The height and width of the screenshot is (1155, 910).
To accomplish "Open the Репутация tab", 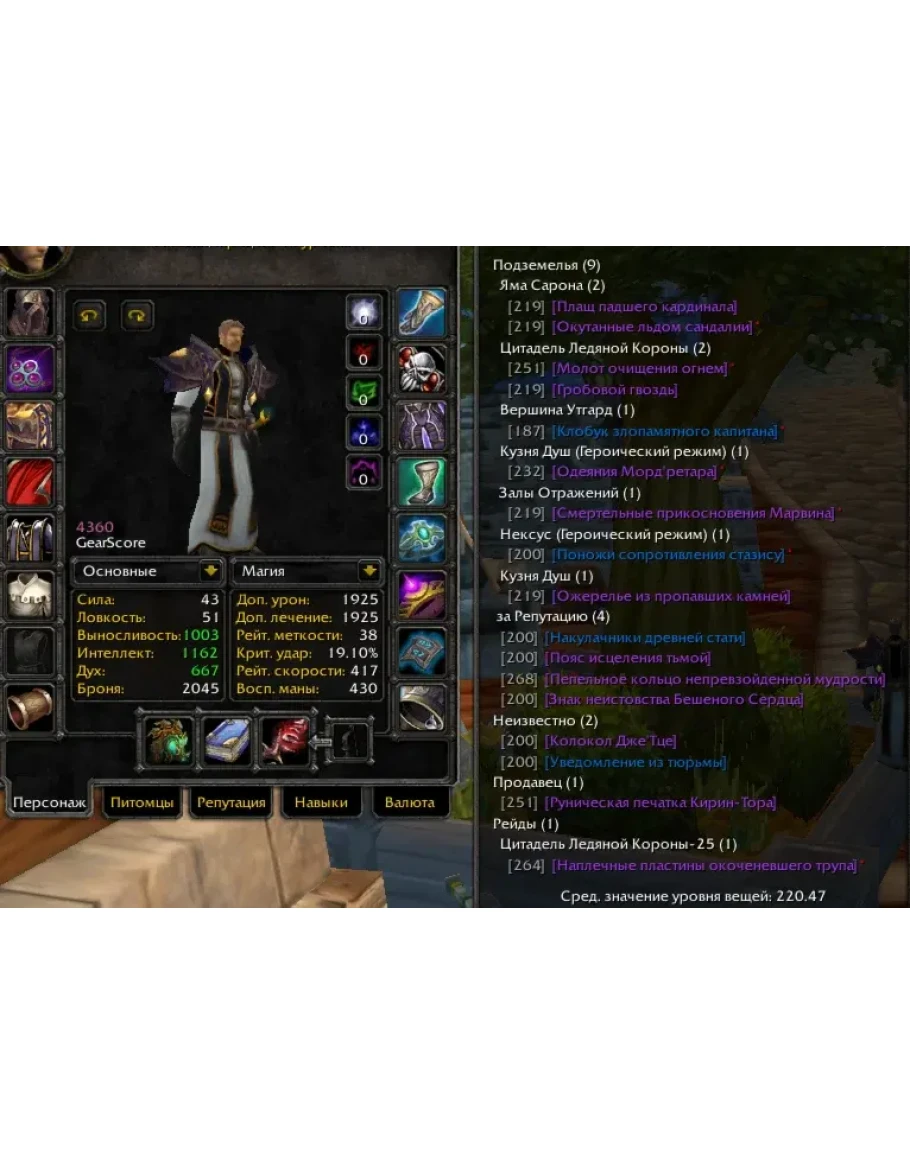I will [x=231, y=802].
